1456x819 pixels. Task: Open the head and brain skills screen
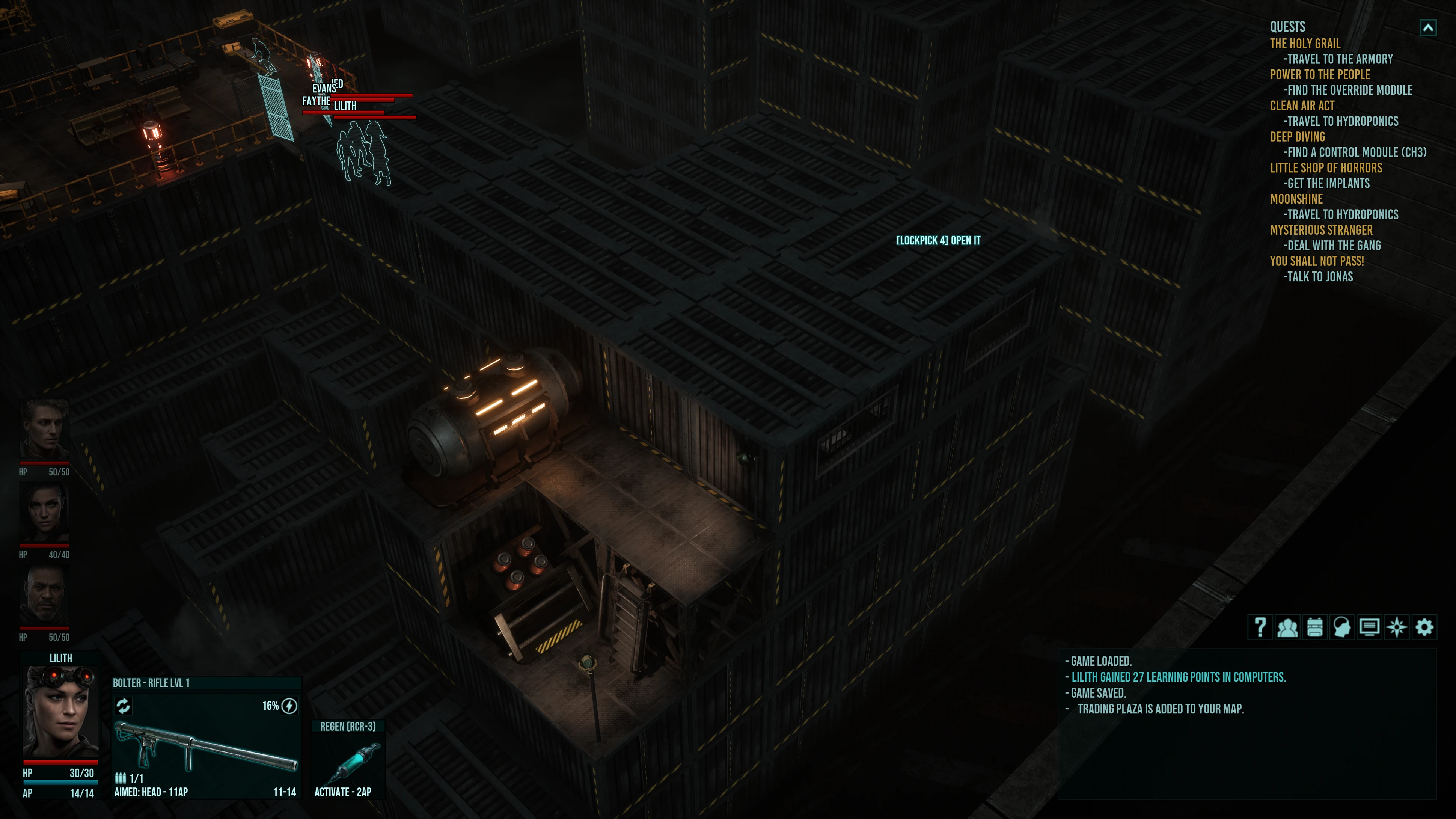[x=1342, y=627]
